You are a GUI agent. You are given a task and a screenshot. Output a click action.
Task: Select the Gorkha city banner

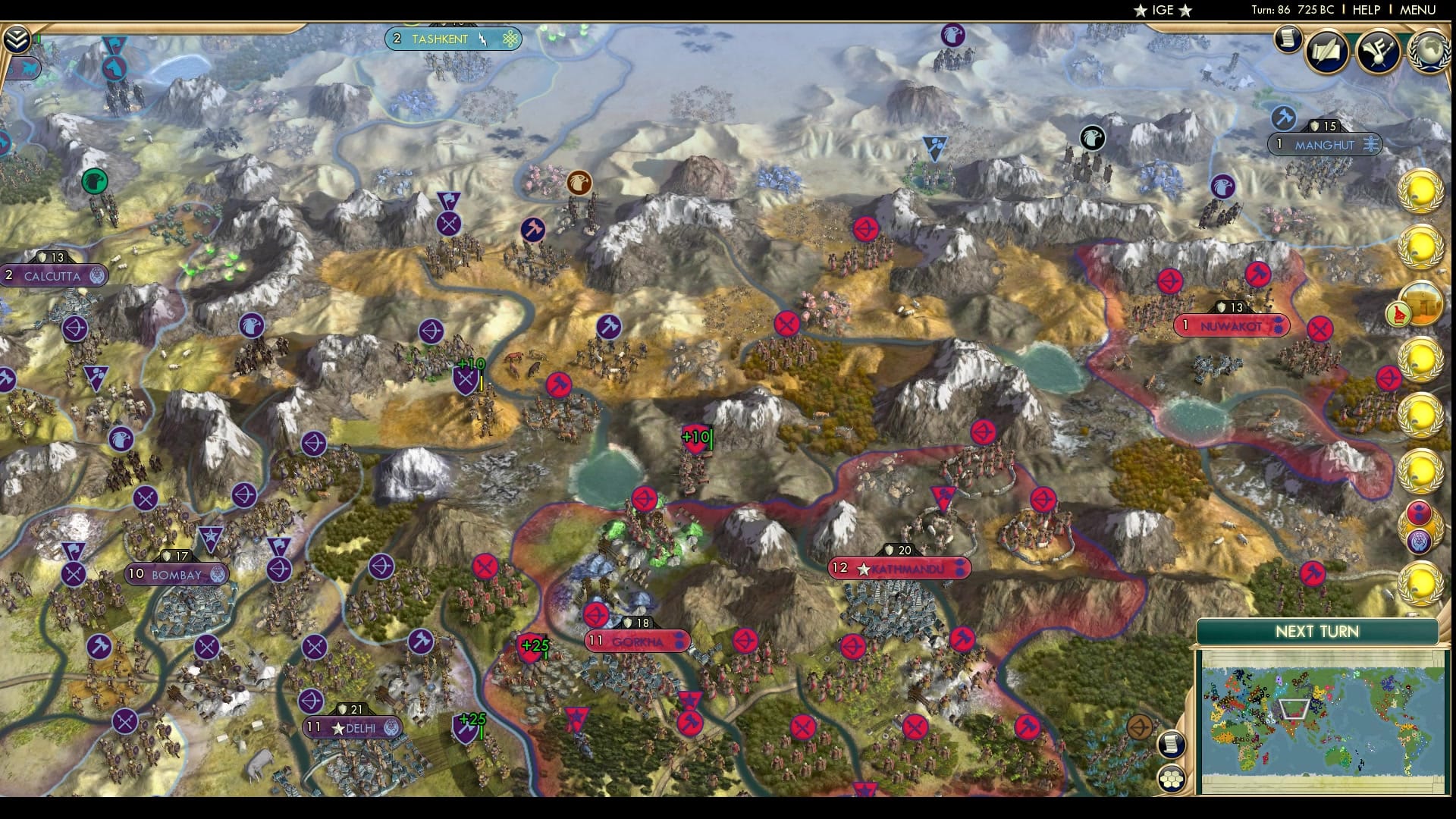[x=637, y=641]
